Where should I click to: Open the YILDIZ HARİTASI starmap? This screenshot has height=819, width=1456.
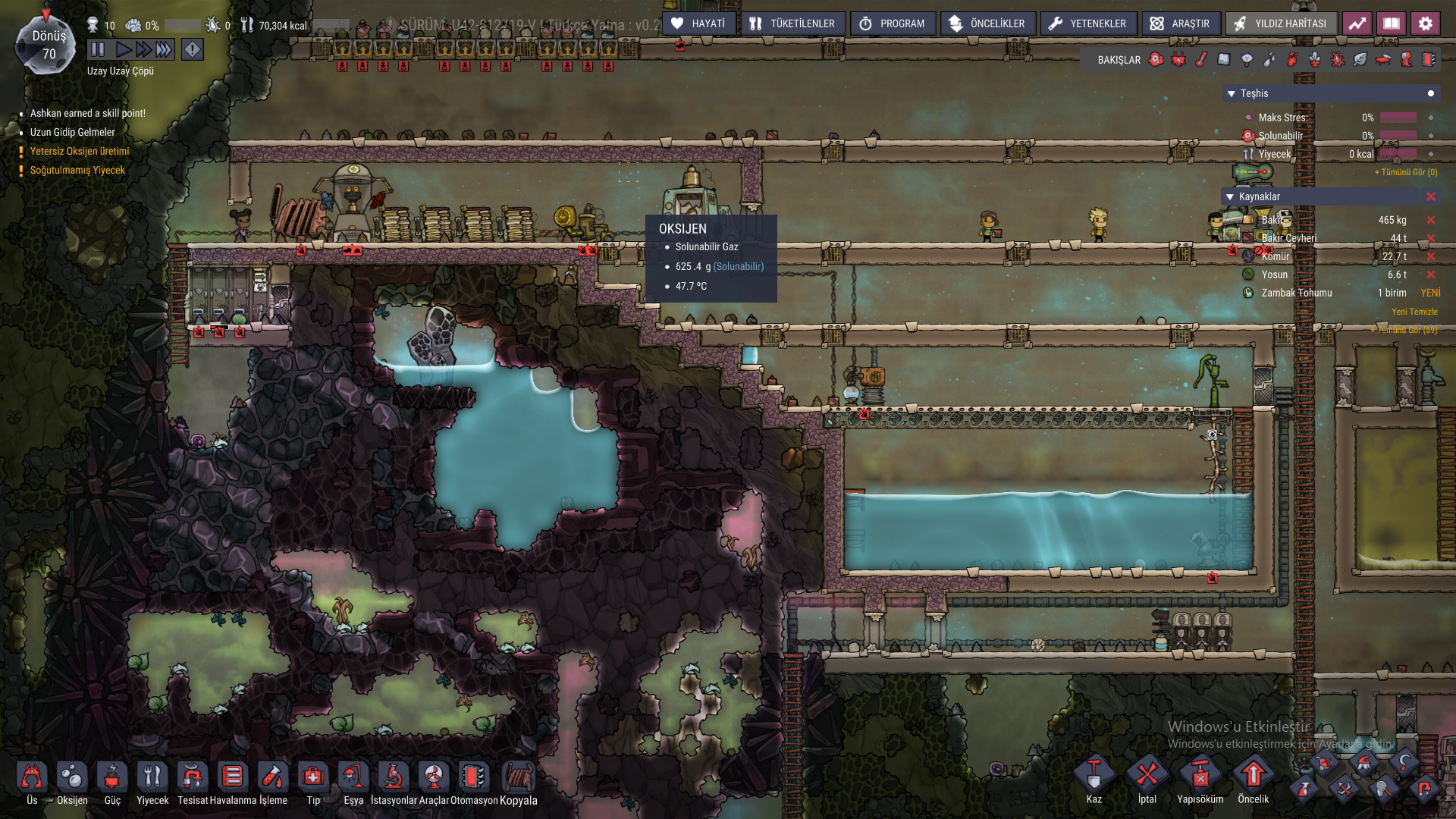click(x=1281, y=24)
